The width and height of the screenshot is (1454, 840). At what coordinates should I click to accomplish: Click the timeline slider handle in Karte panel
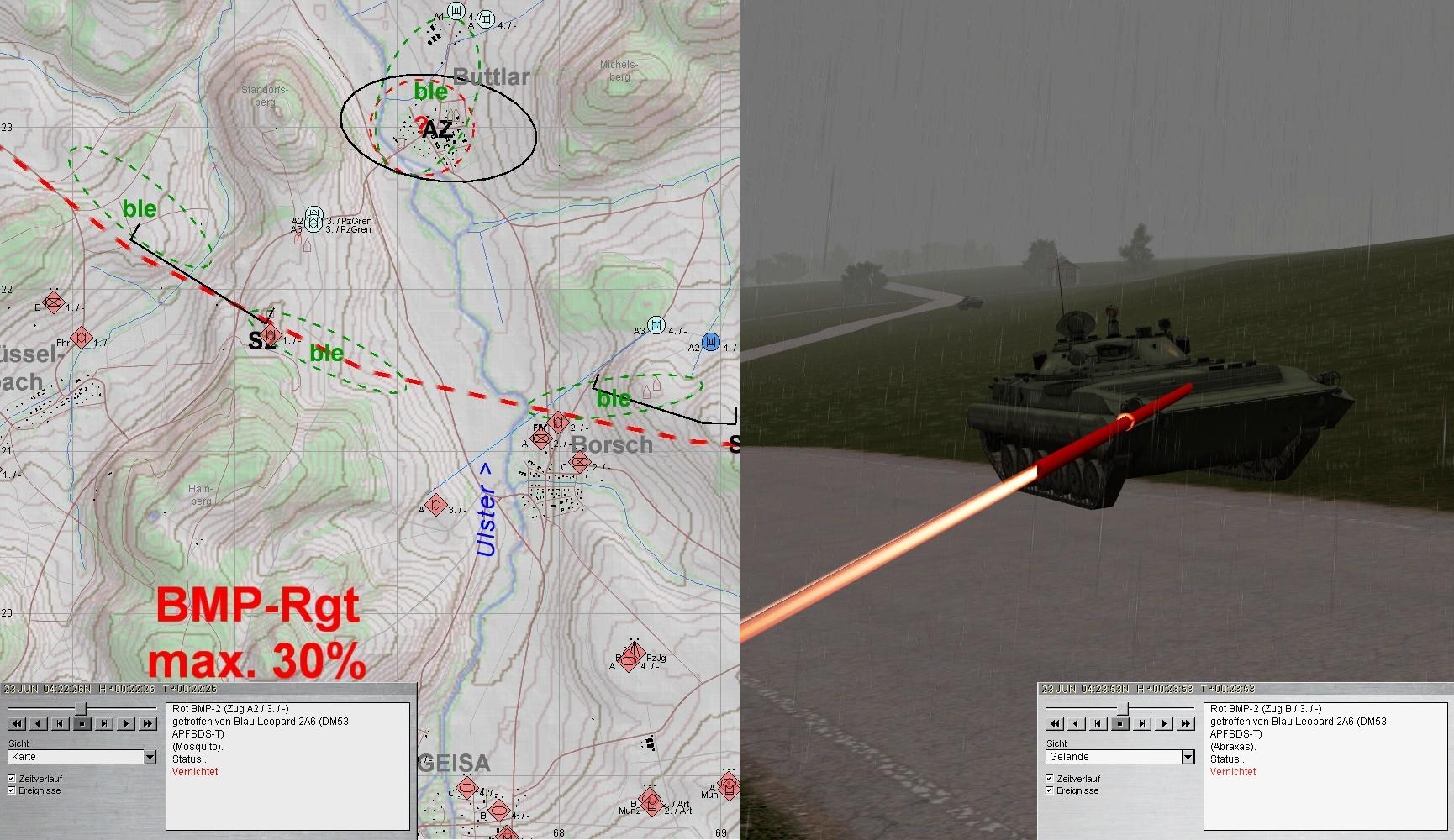[81, 709]
